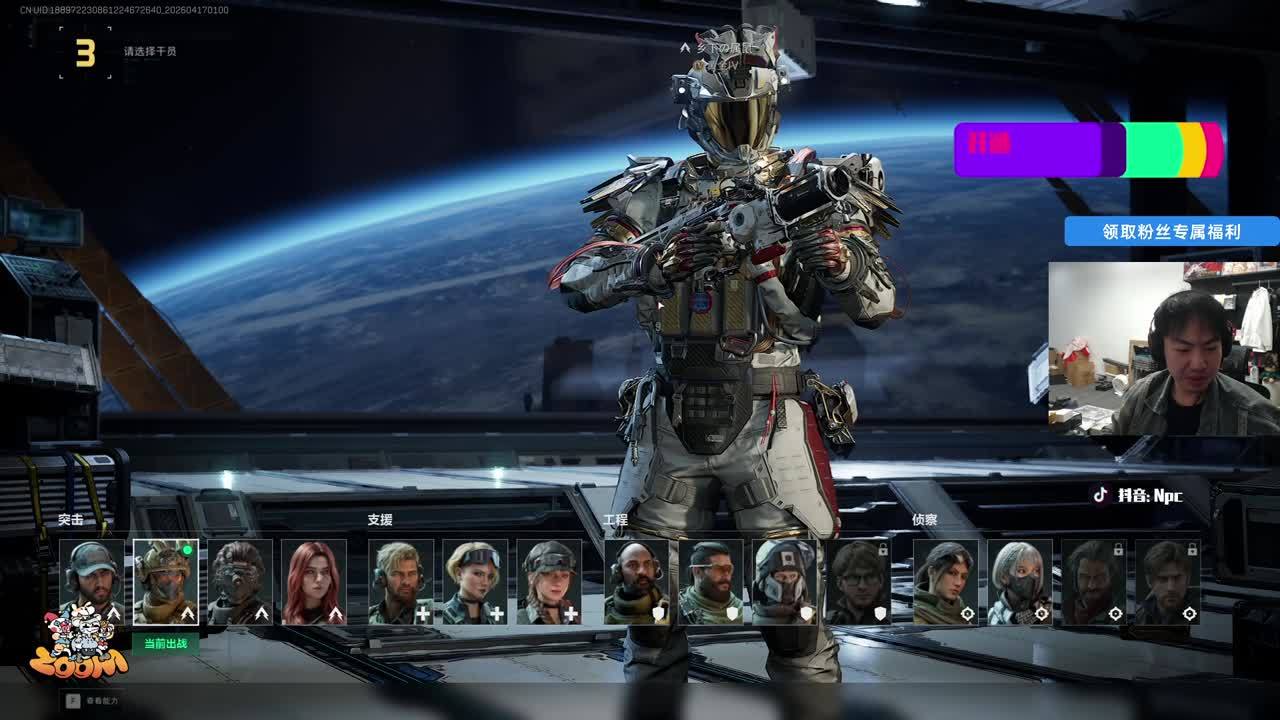
Task: Choose the silver-haired masked recon operator
Action: 1020,582
